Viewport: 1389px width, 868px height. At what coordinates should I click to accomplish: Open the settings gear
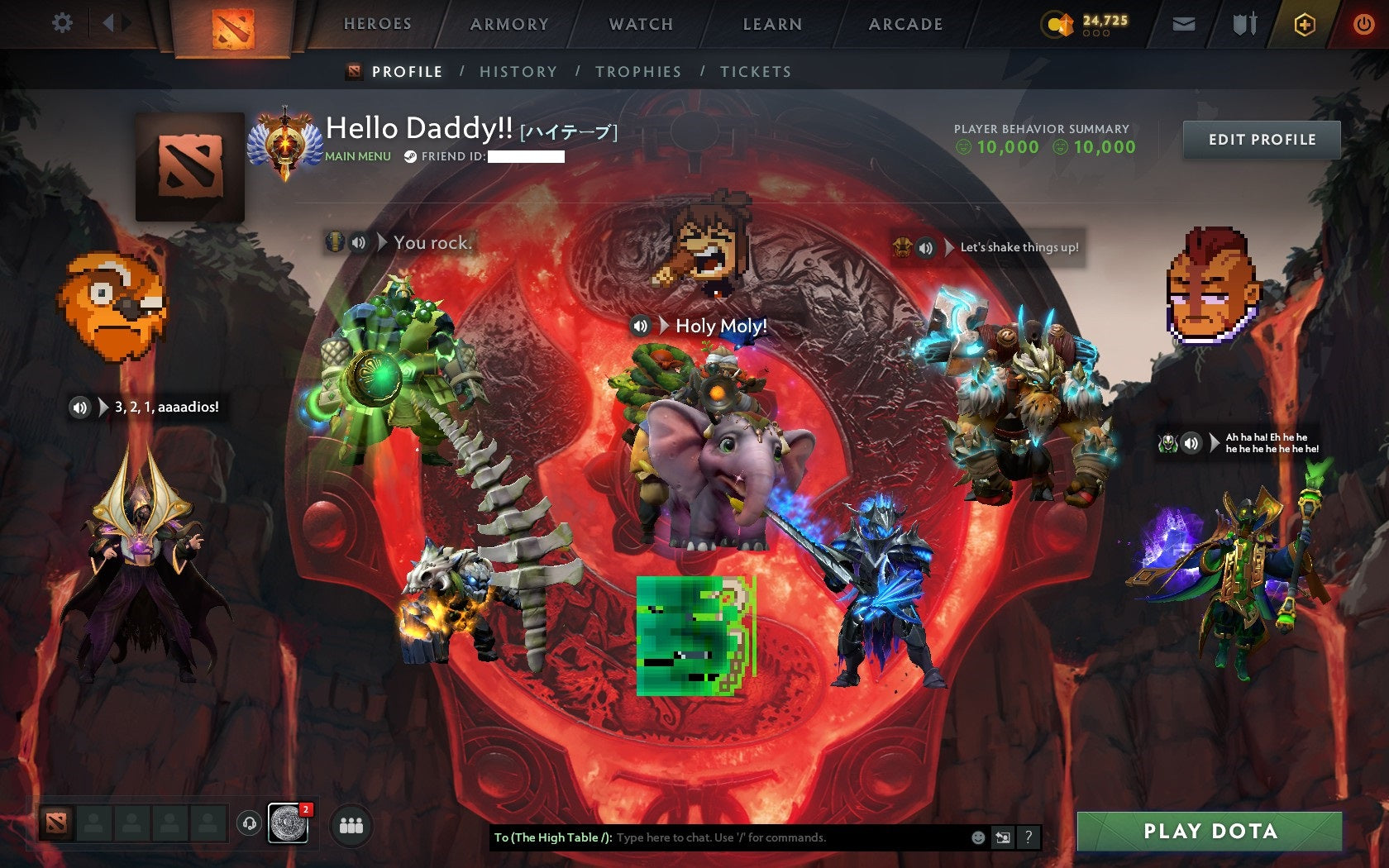pyautogui.click(x=60, y=24)
